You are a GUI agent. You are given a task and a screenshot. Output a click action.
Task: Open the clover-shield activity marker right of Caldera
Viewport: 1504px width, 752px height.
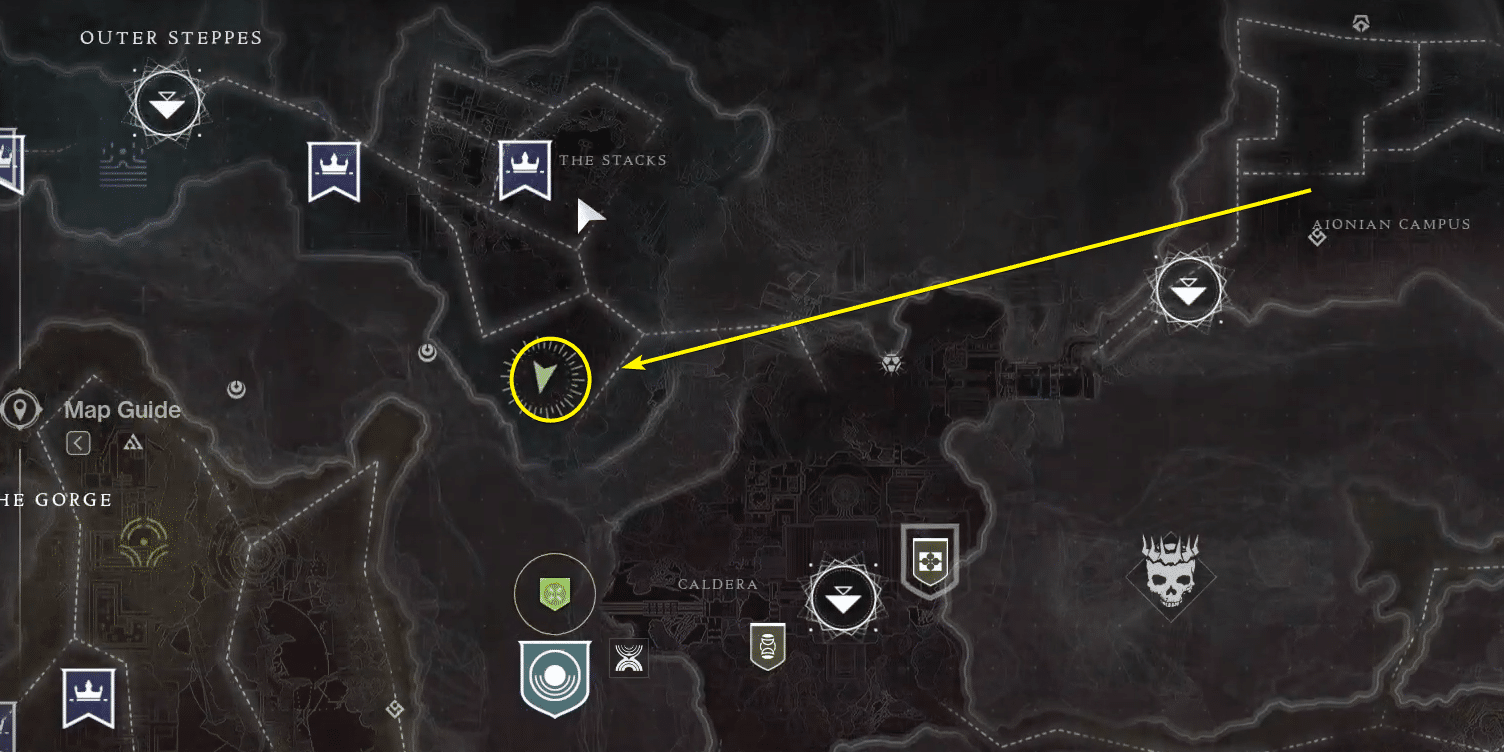pos(929,560)
